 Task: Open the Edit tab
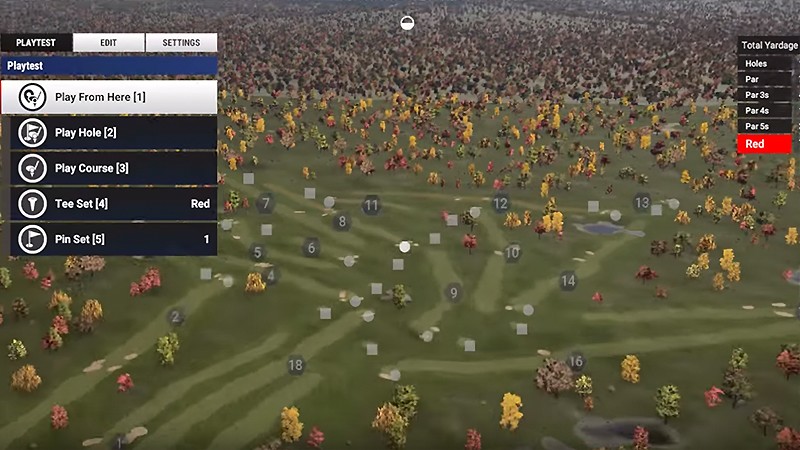pyautogui.click(x=109, y=43)
